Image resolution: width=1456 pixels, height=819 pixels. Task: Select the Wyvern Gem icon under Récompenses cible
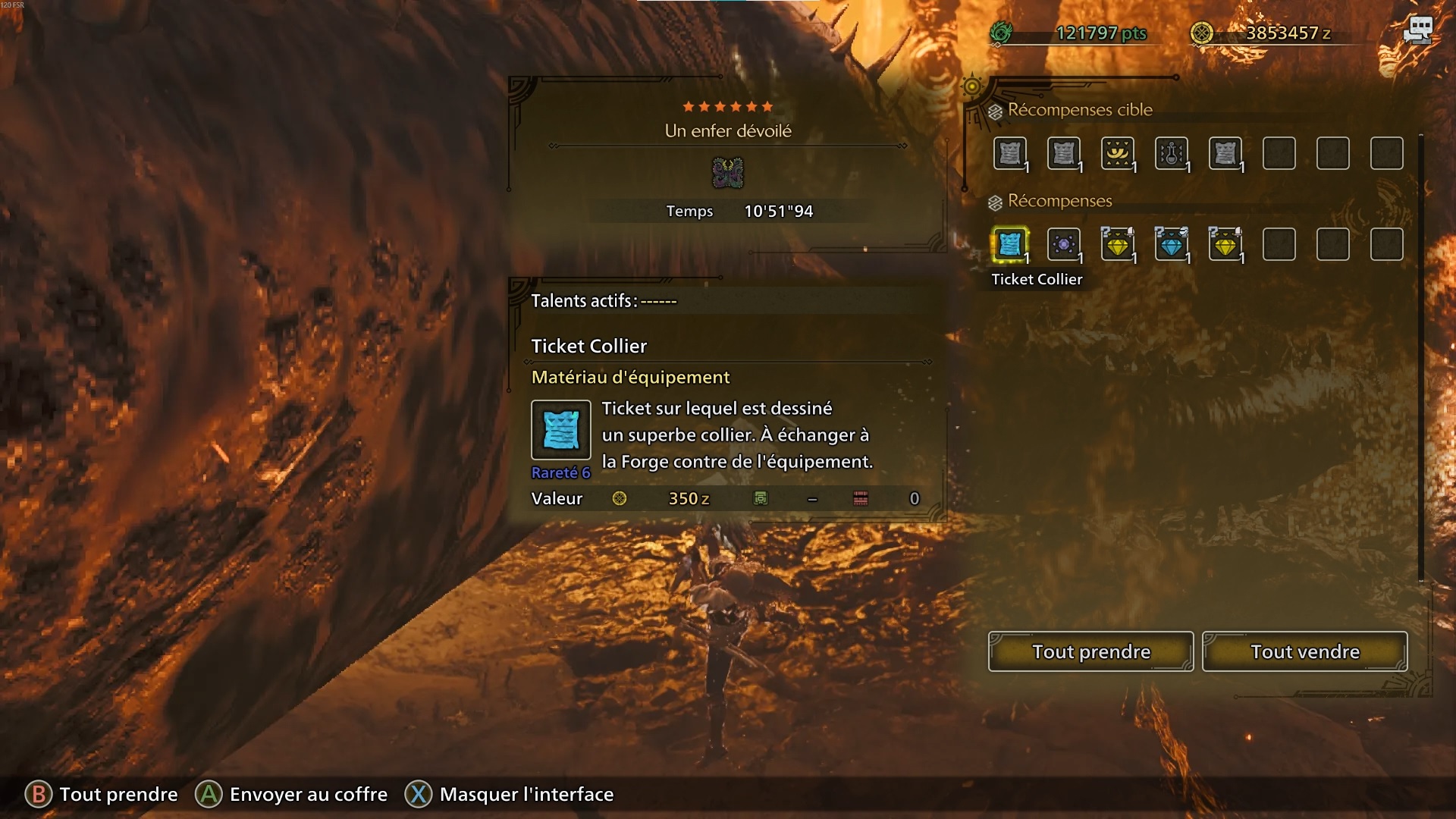[x=1119, y=152]
